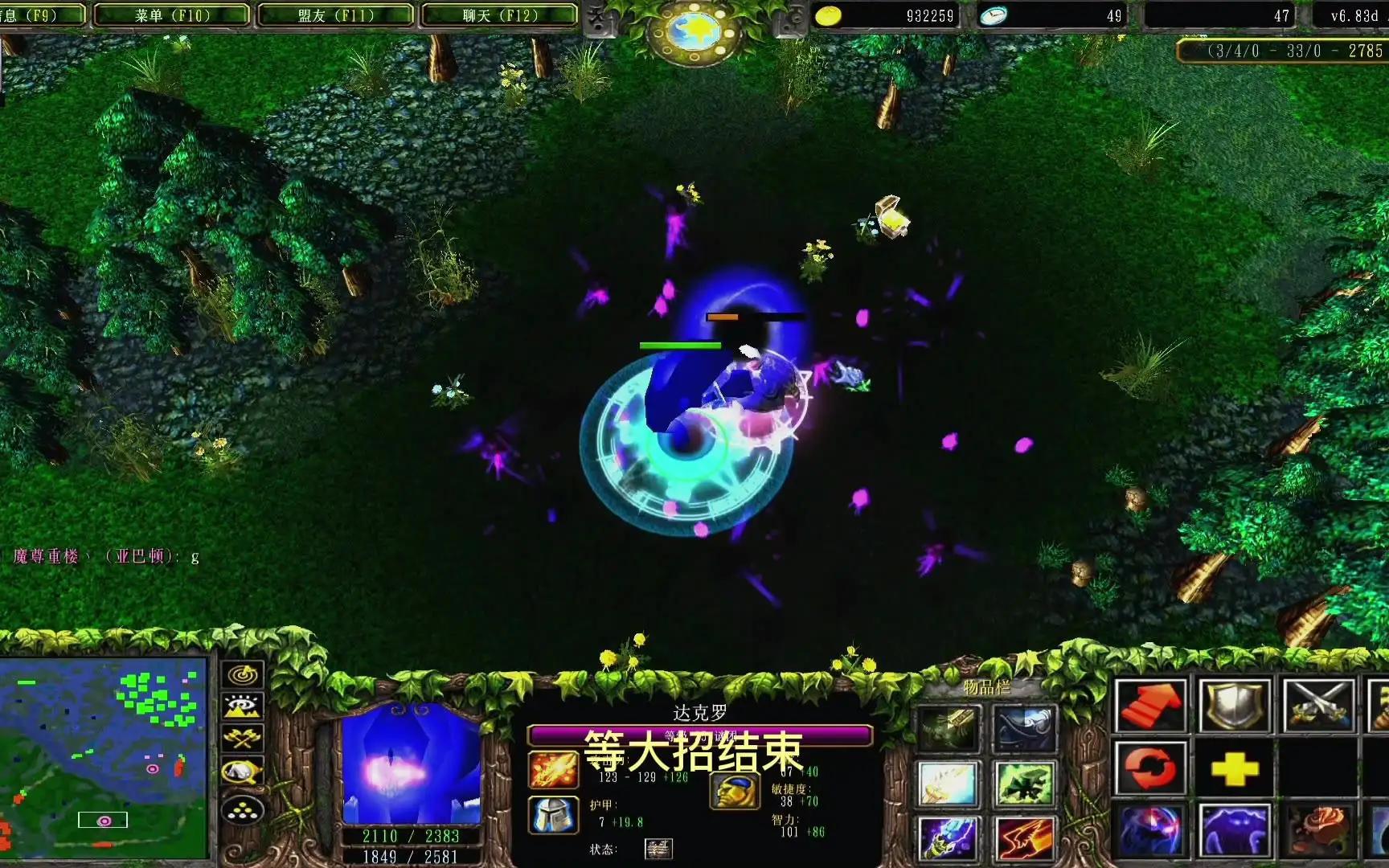Toggle ally color mode beside minimap
This screenshot has width=1389, height=868.
(244, 769)
